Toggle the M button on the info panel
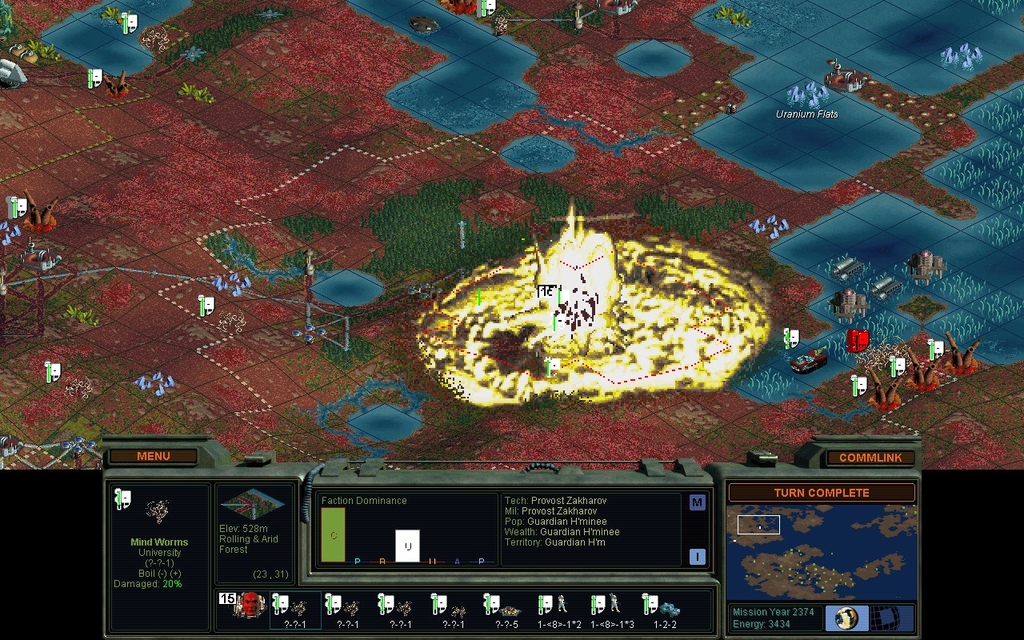Screen dimensions: 1024x640 (x=697, y=503)
